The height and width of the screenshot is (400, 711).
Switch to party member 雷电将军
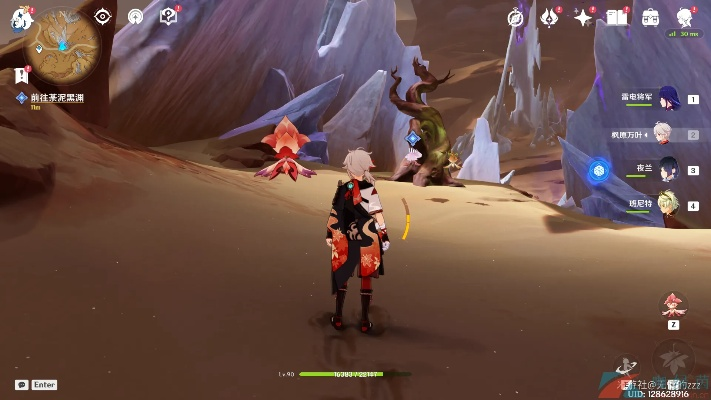(665, 99)
